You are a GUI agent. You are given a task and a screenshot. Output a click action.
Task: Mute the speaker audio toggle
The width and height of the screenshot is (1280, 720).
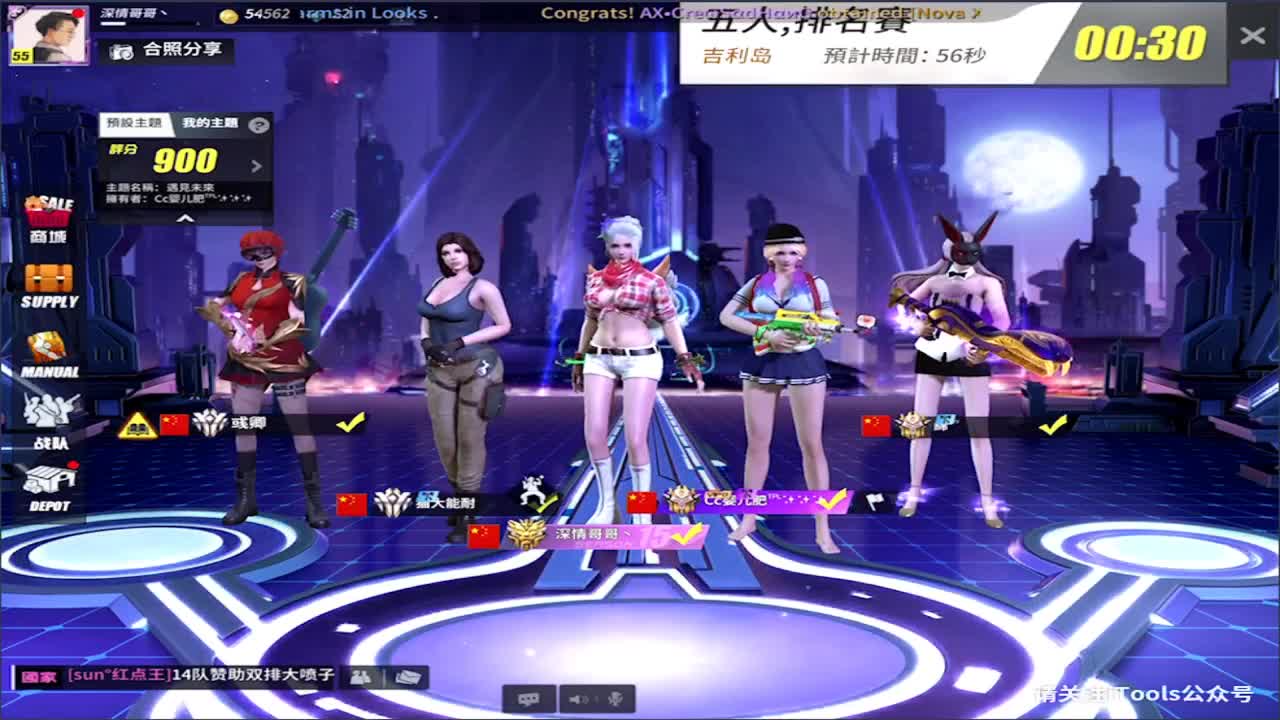(577, 698)
